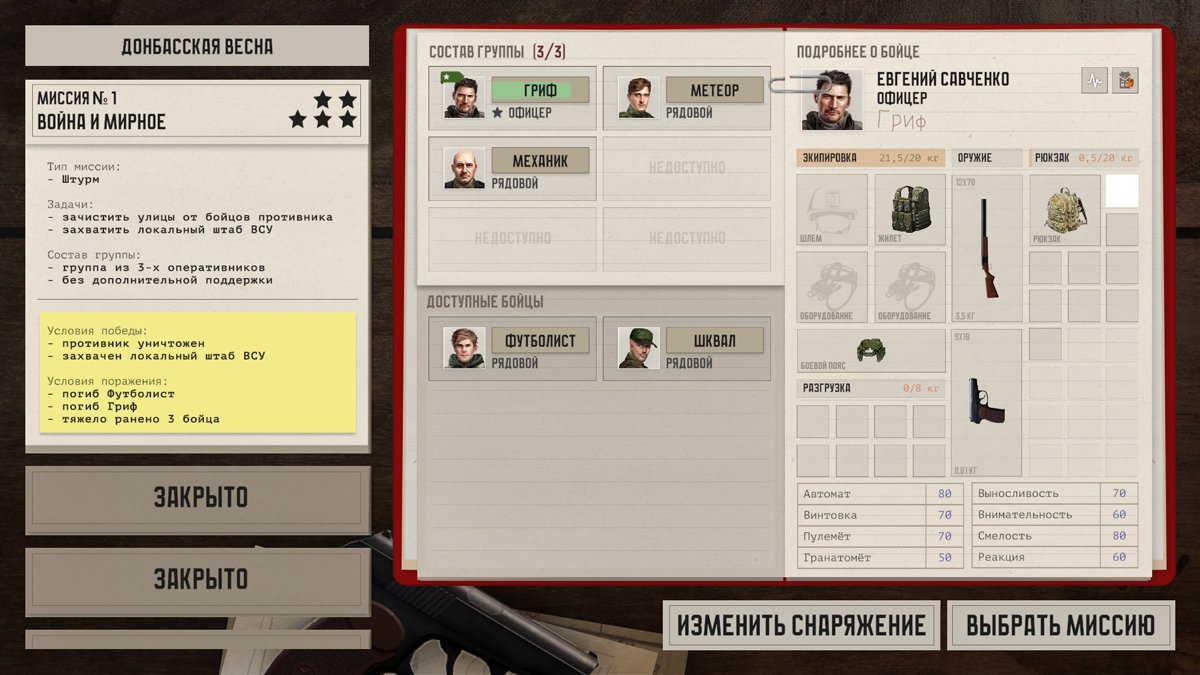Select the shotgun weapon slot
Viewport: 1200px width, 675px height.
point(987,247)
